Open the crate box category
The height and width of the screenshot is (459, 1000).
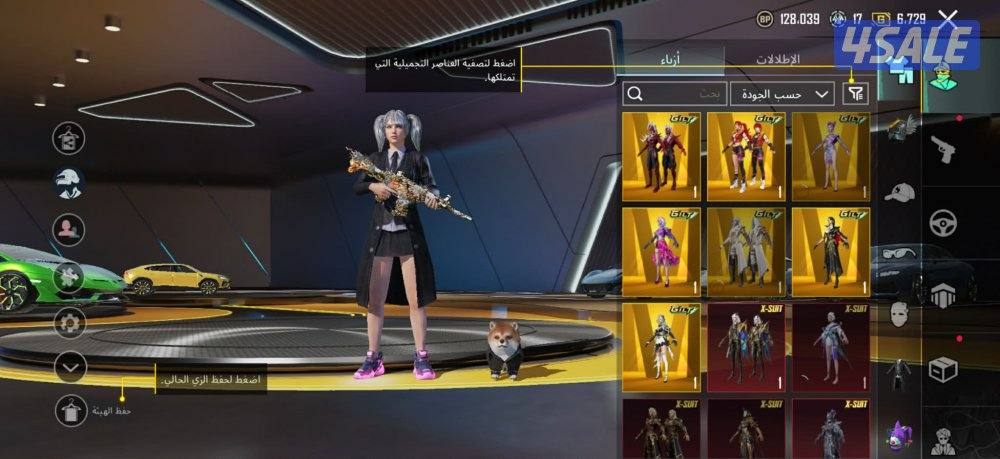(943, 369)
